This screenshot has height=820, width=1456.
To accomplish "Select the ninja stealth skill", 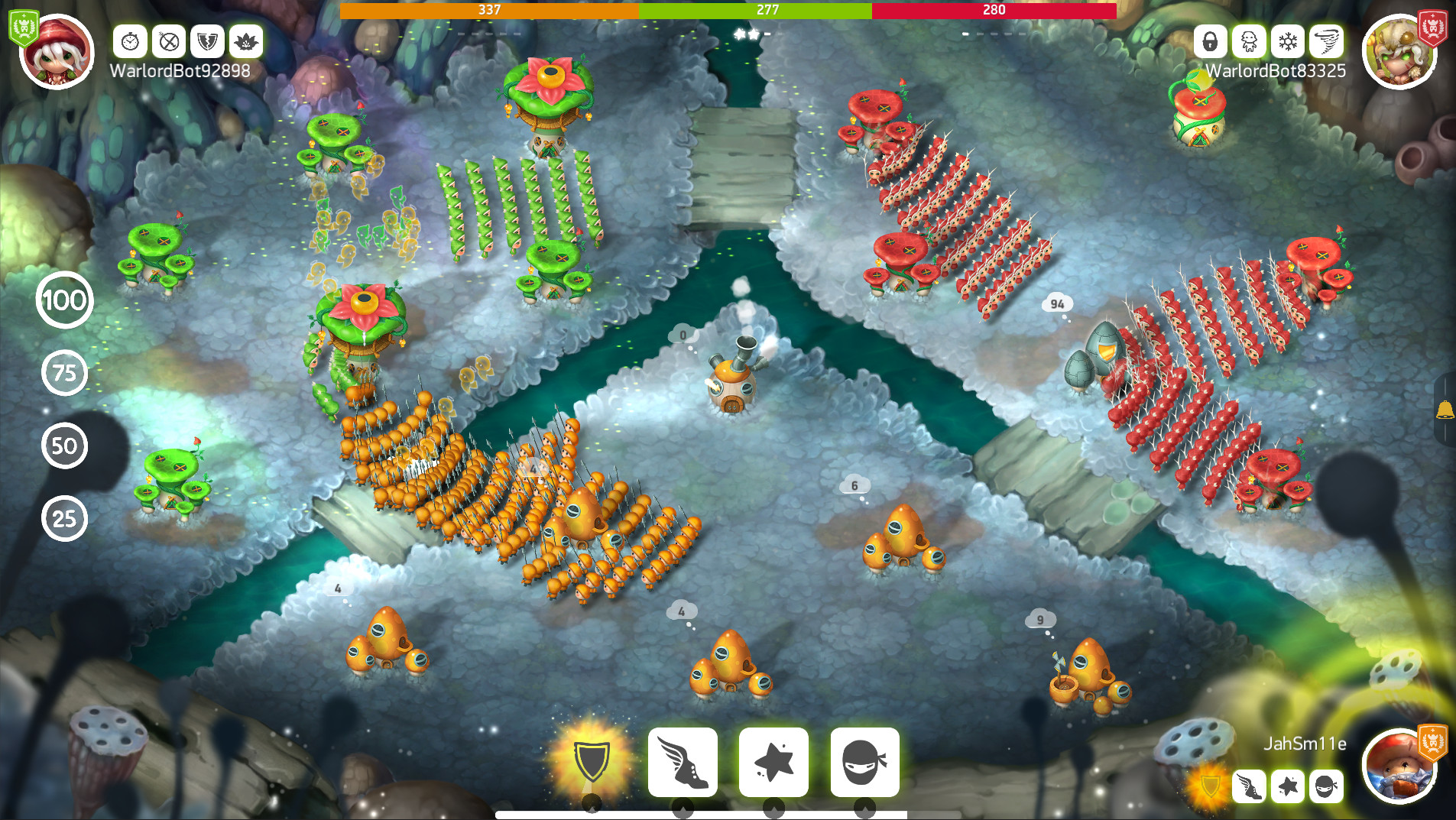I will [864, 762].
